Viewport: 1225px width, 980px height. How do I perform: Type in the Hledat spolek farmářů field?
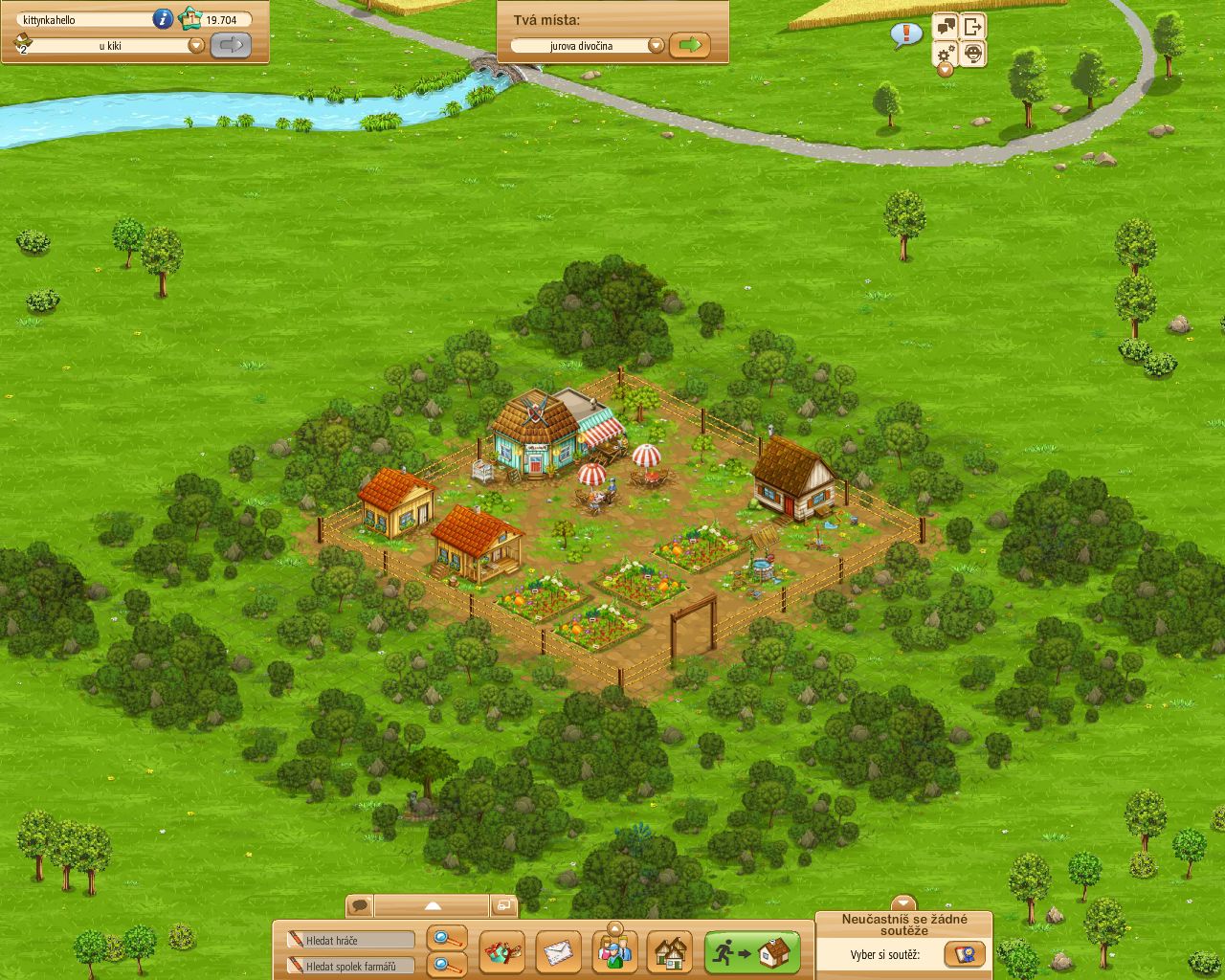349,967
